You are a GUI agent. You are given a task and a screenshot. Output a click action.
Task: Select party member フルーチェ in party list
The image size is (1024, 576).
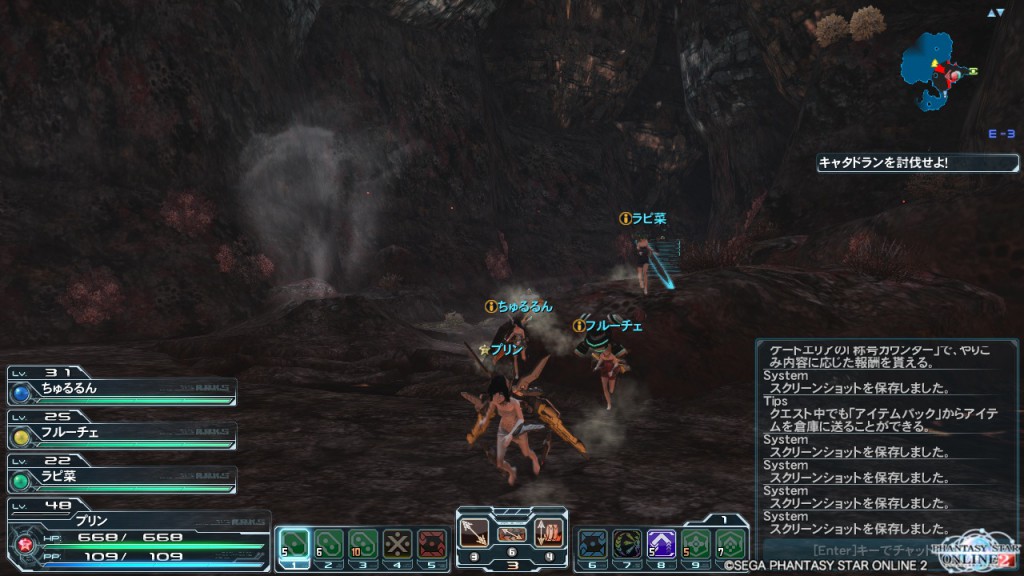pos(122,433)
